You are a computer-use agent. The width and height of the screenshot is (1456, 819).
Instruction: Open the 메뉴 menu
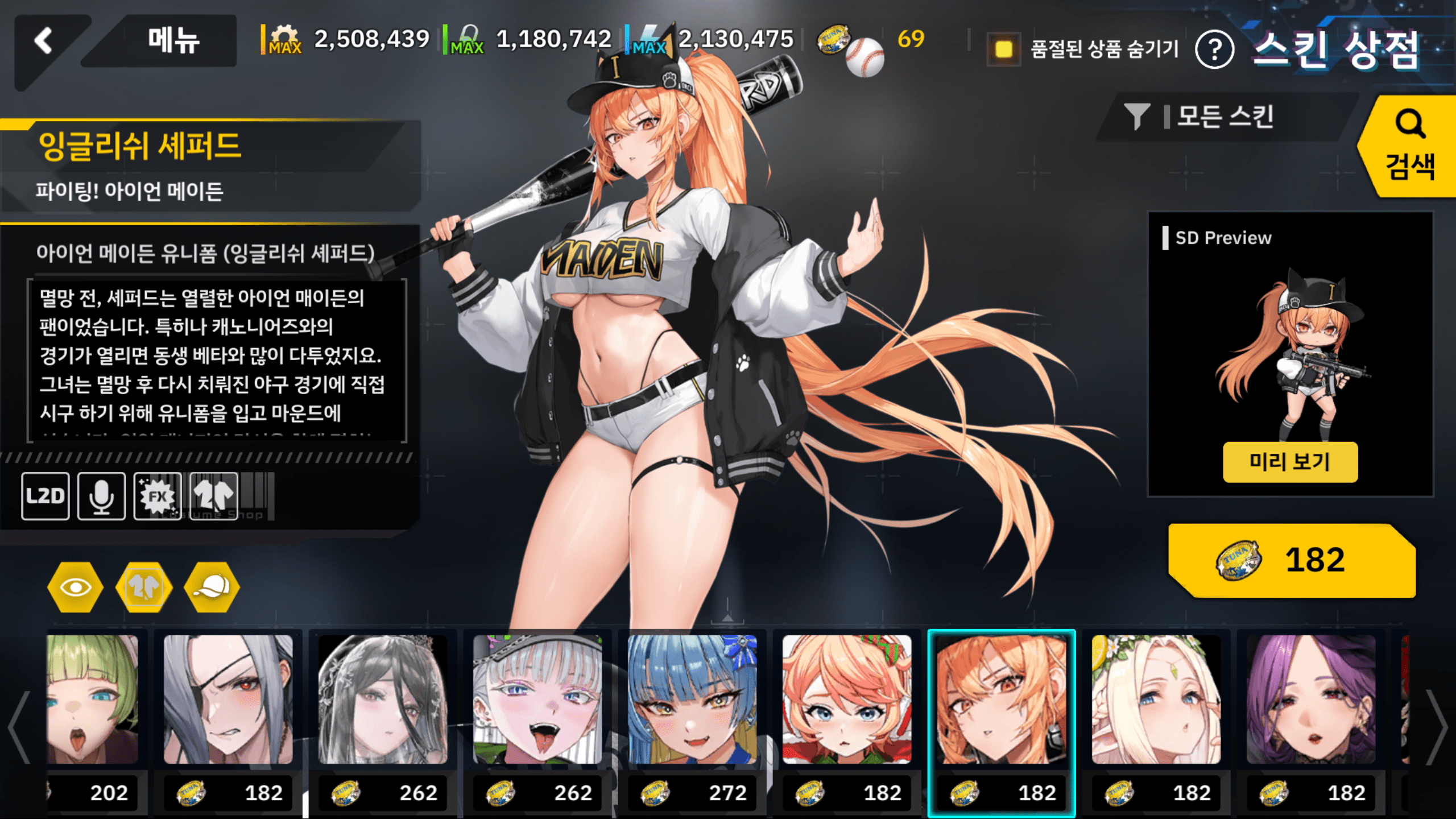point(173,41)
